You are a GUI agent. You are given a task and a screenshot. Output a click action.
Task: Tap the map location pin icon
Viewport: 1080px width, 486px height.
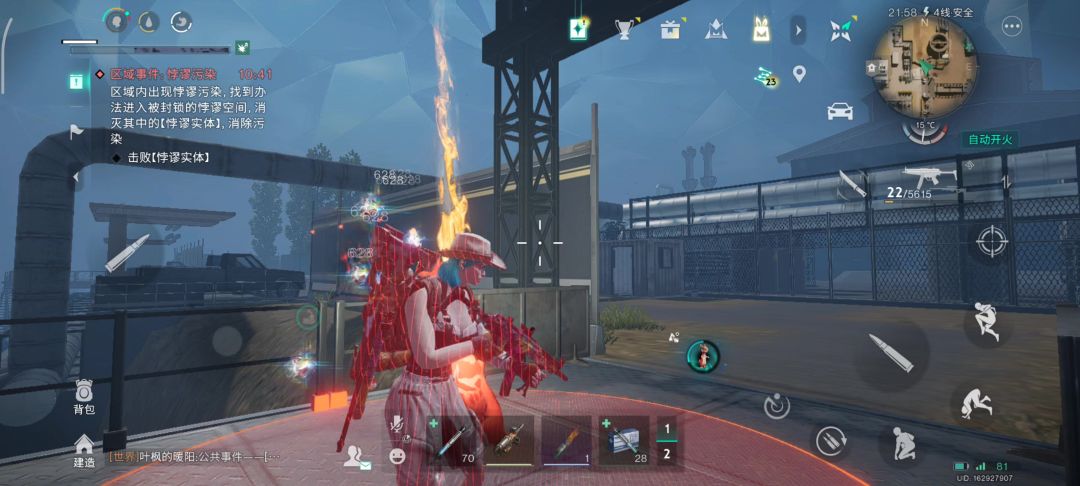[799, 73]
